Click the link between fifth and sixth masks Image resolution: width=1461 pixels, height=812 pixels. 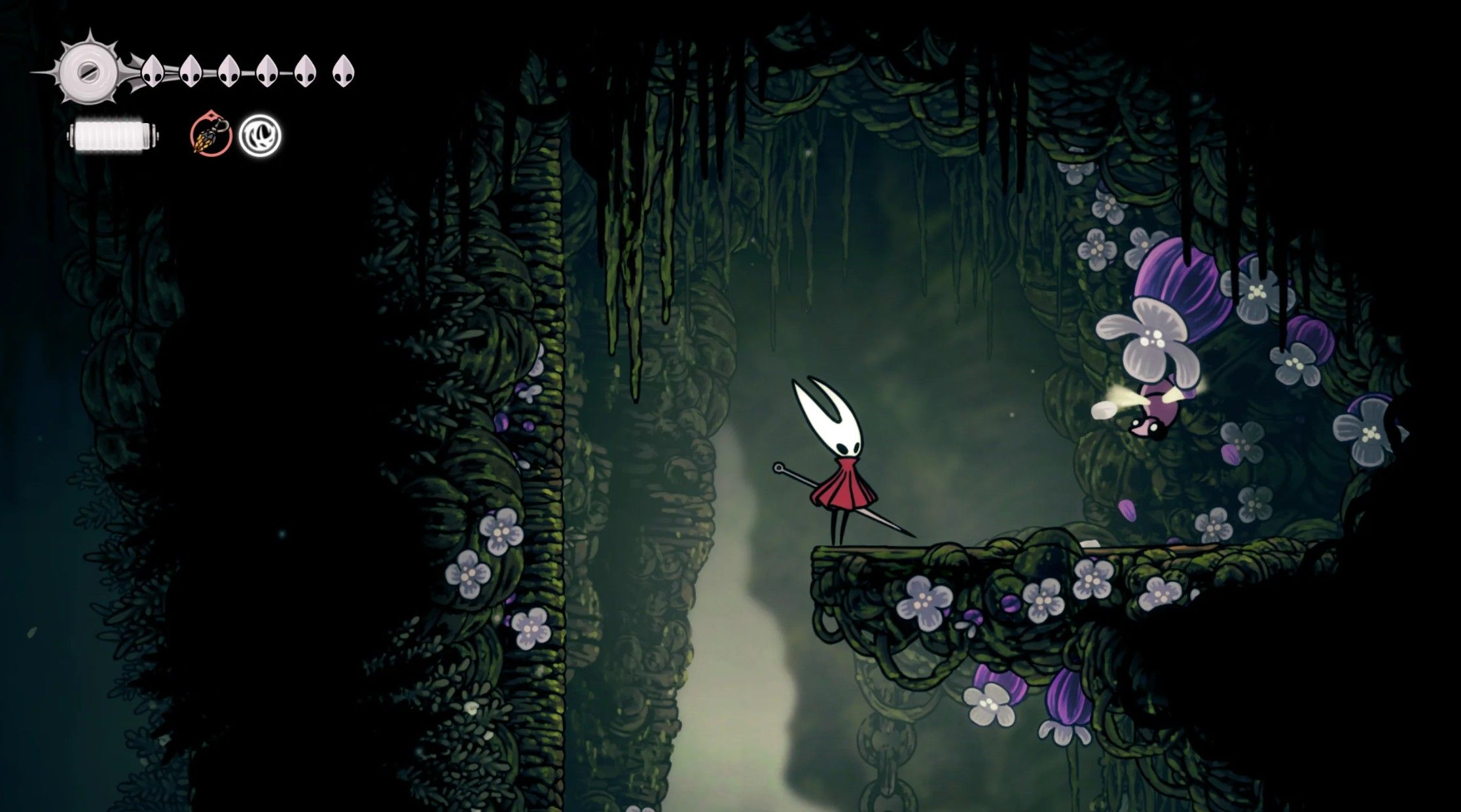point(324,71)
